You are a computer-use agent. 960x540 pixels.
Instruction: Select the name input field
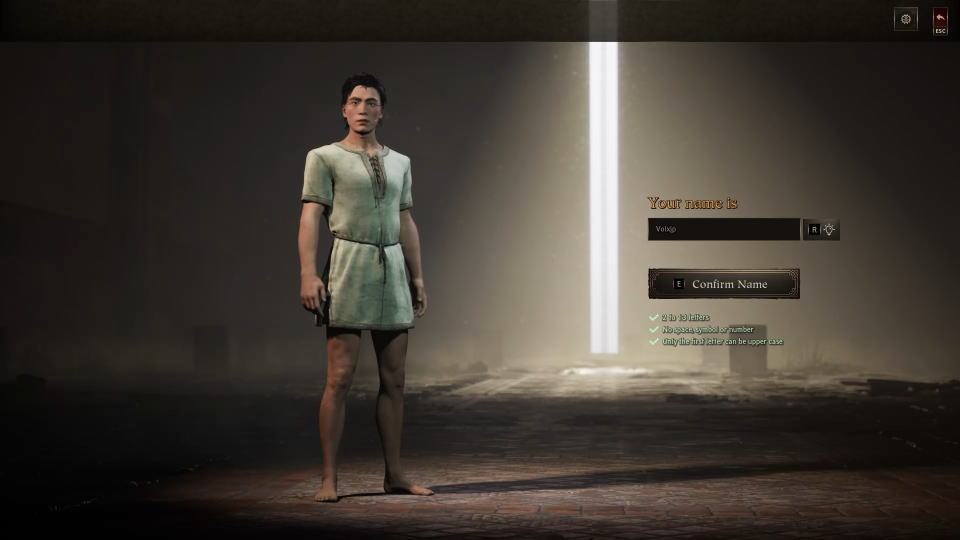(x=723, y=229)
